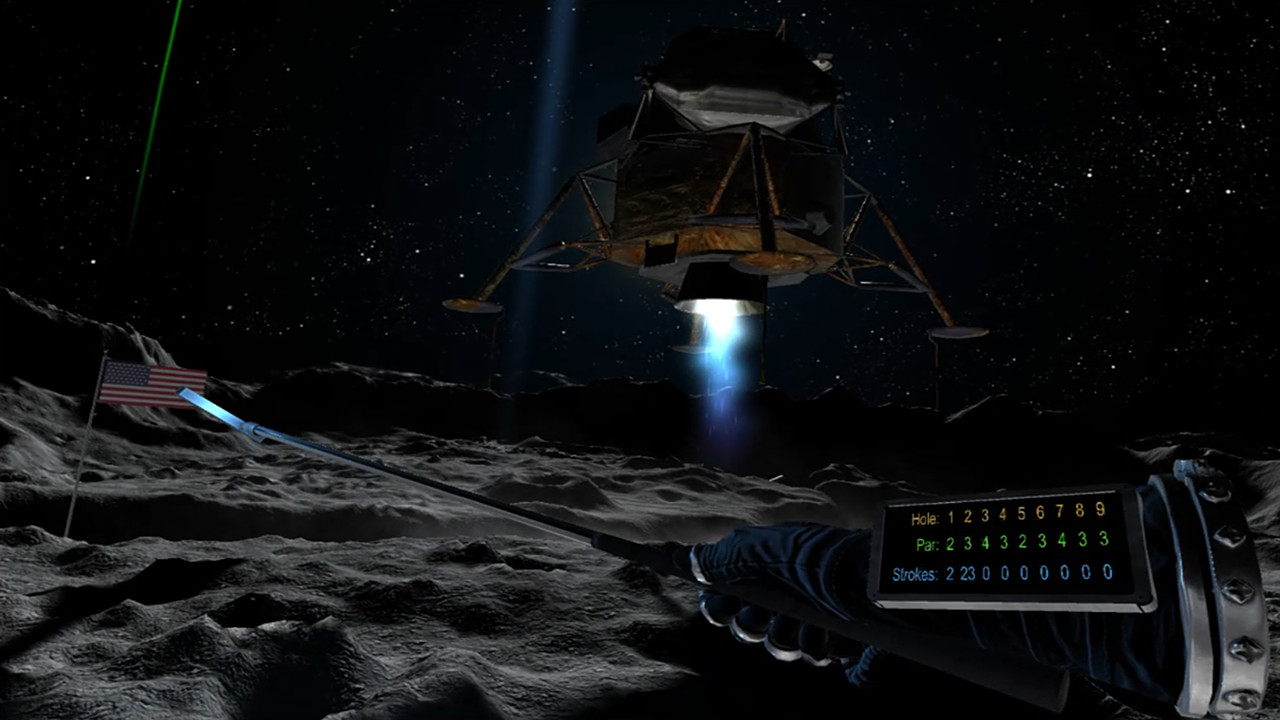The width and height of the screenshot is (1280, 720).
Task: Click the stroke count 23 for hole 2
Action: (x=968, y=573)
